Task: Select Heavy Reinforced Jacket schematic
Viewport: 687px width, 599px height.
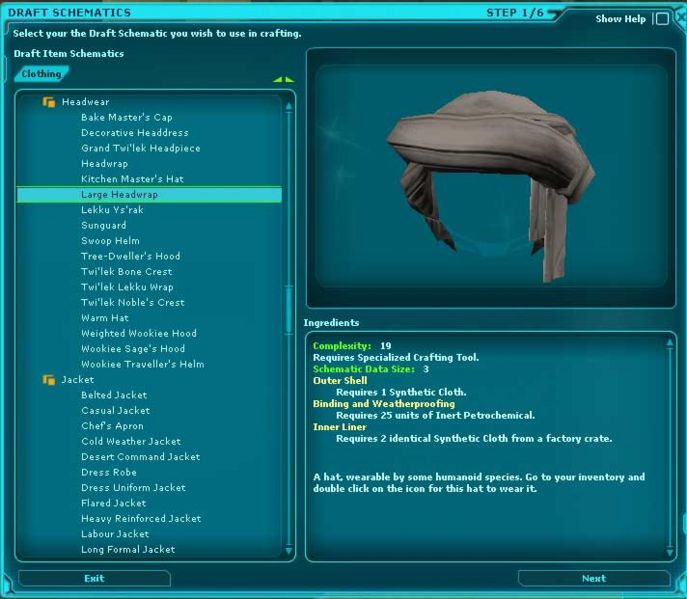Action: pos(141,519)
